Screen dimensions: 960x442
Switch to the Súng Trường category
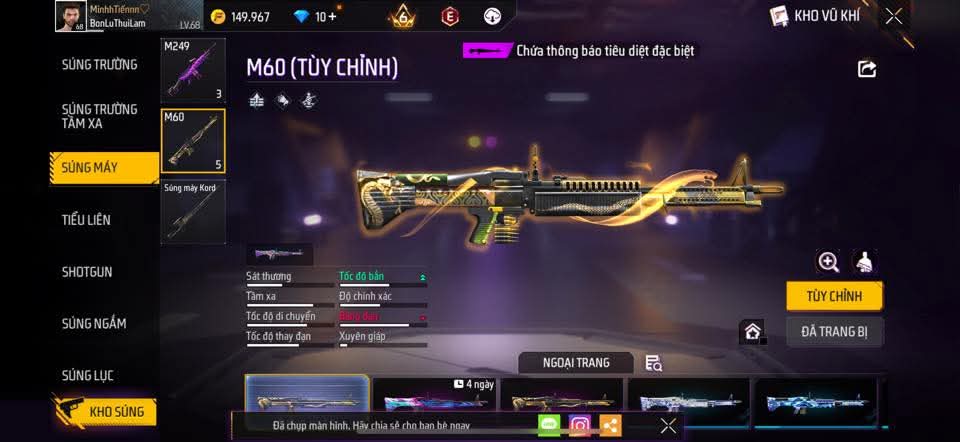pos(99,65)
